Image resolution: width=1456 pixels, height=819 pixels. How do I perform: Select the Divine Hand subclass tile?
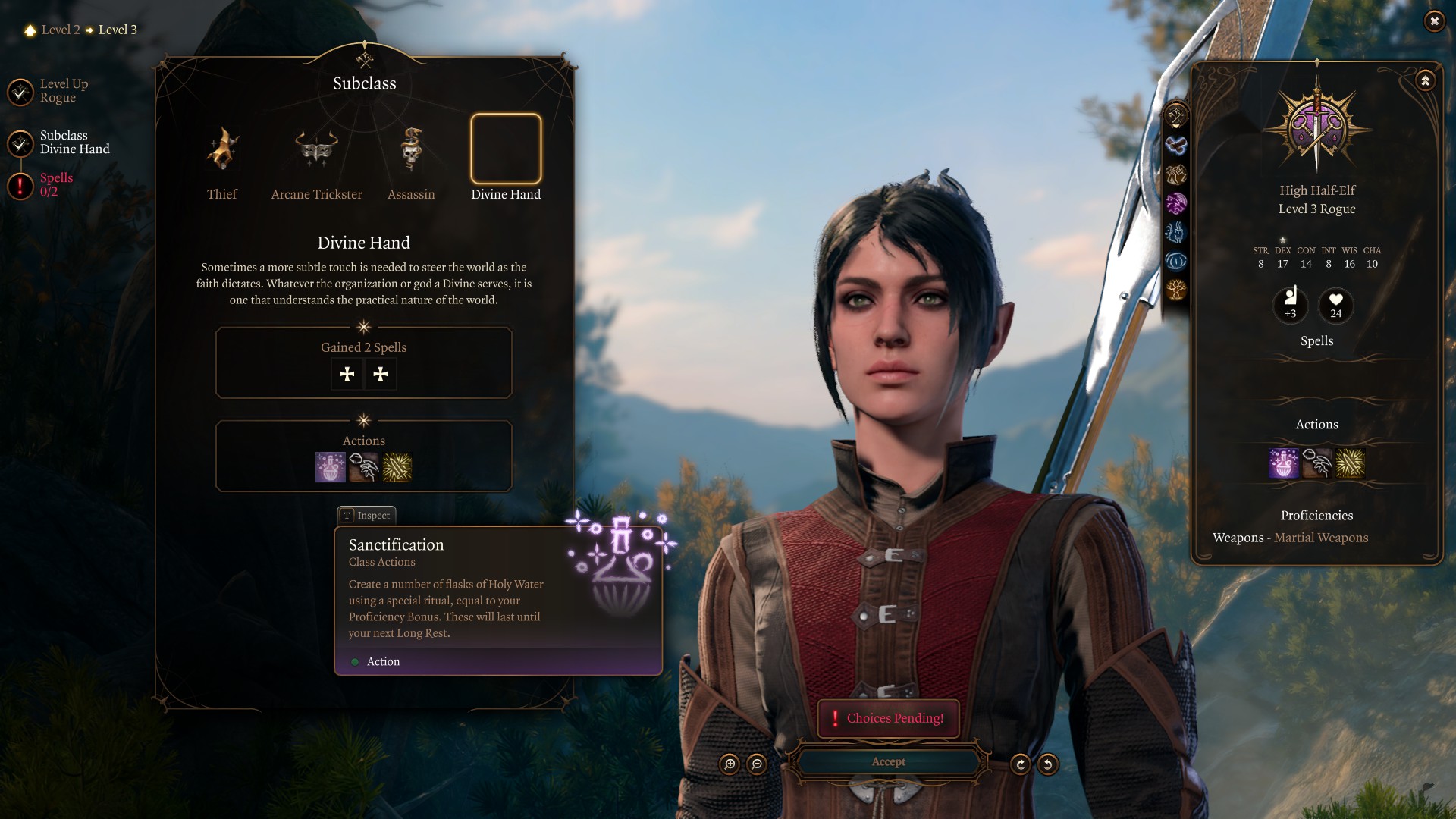[506, 149]
